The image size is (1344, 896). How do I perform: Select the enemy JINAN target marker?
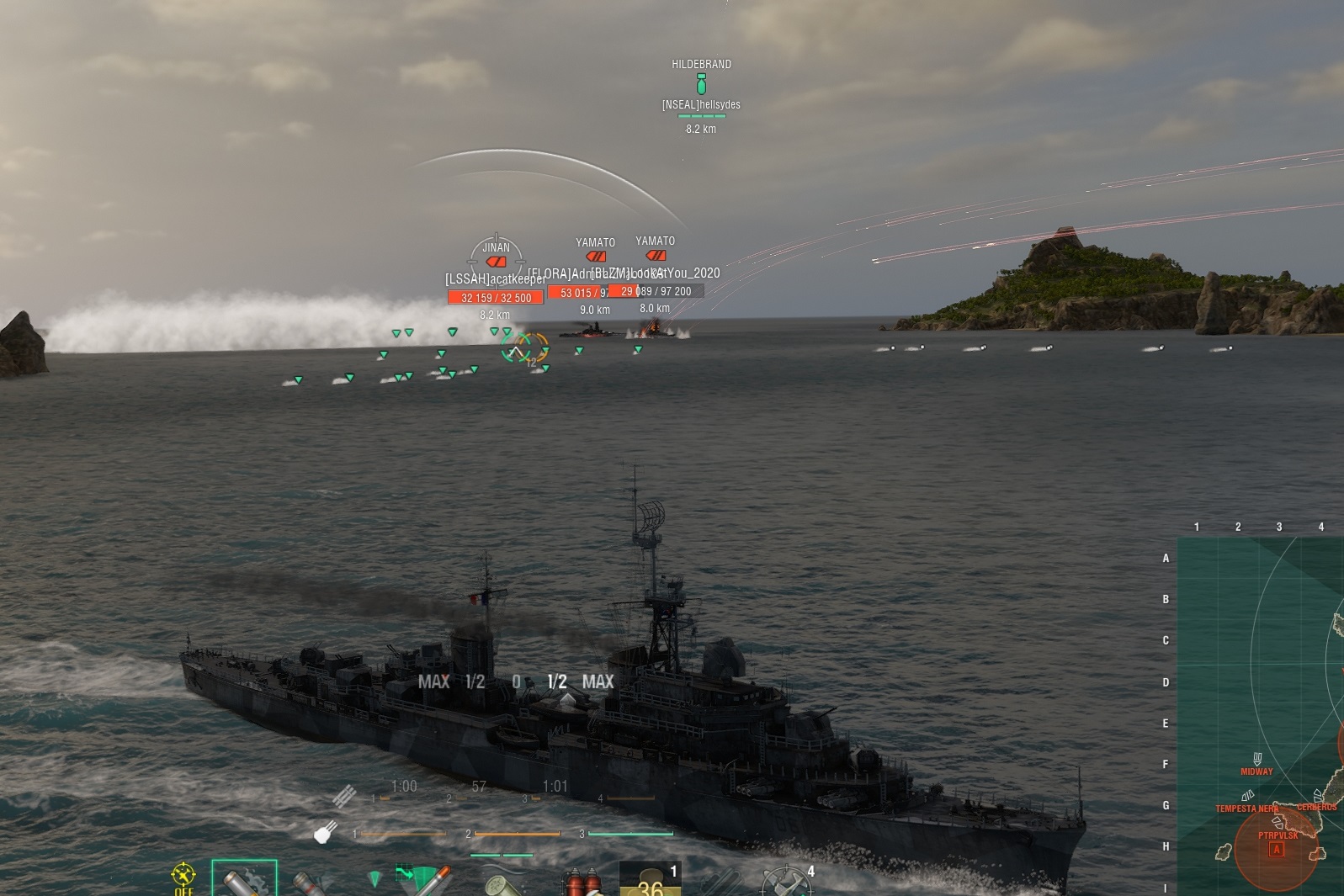496,261
